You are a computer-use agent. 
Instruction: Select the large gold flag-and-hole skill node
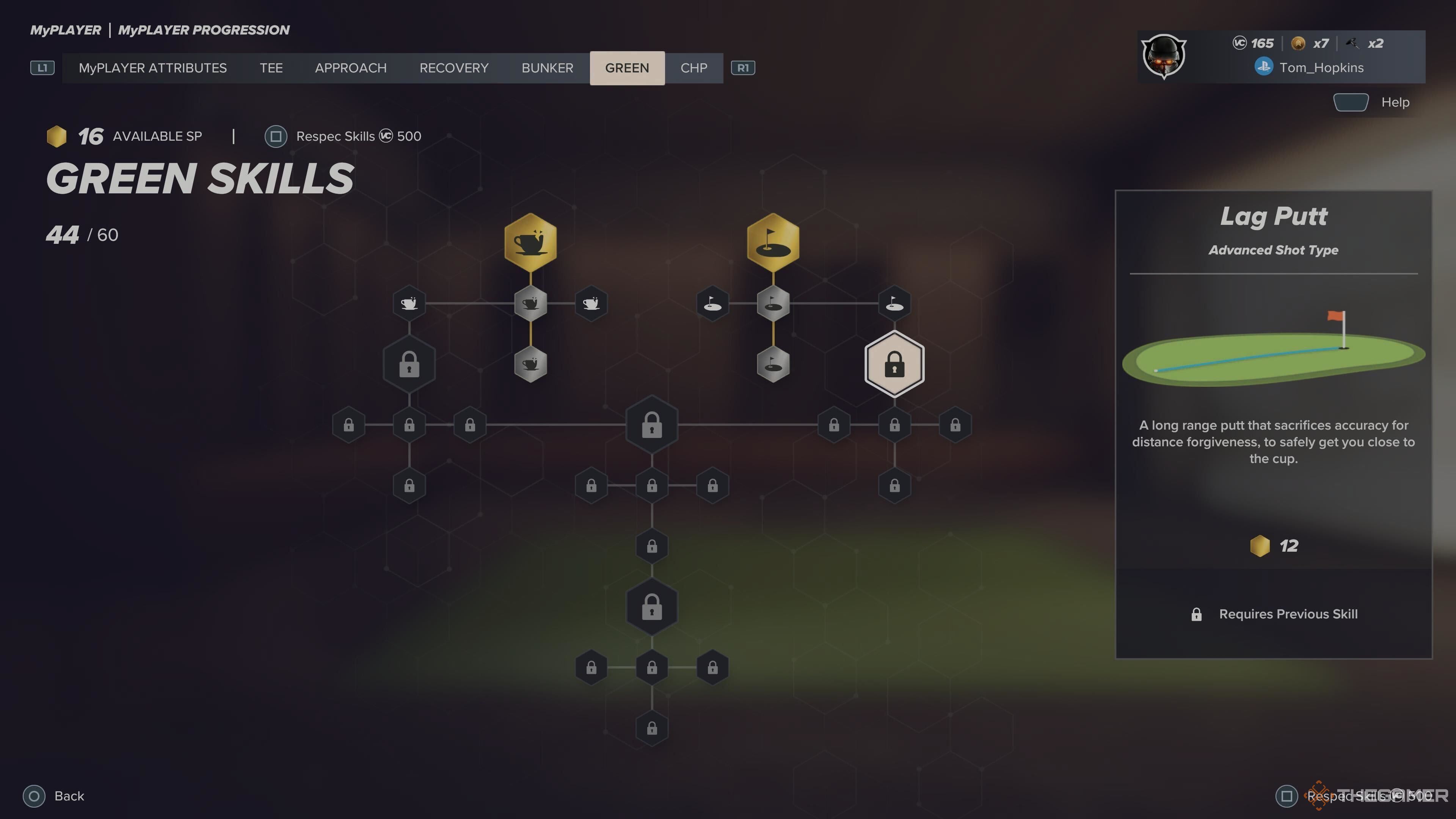(x=773, y=242)
